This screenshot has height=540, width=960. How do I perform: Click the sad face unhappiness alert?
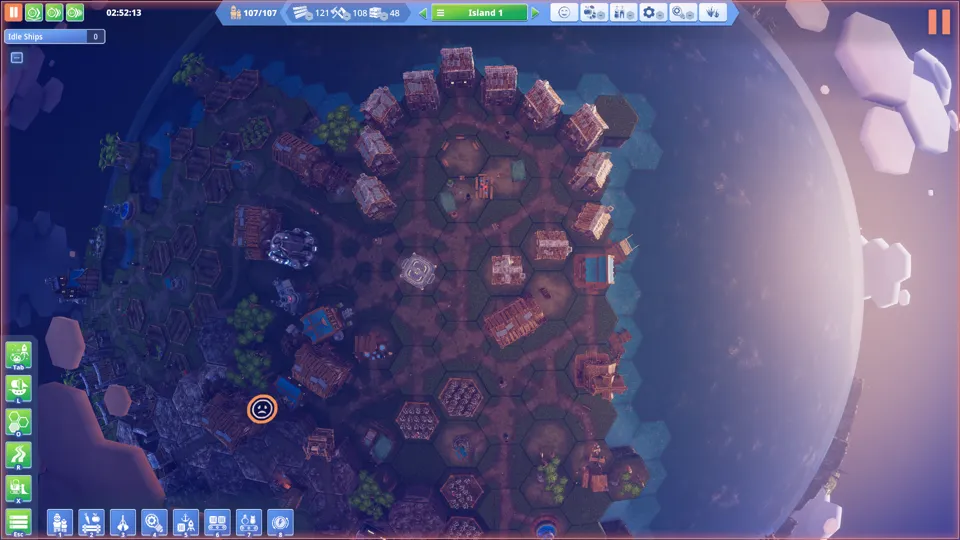pos(262,409)
